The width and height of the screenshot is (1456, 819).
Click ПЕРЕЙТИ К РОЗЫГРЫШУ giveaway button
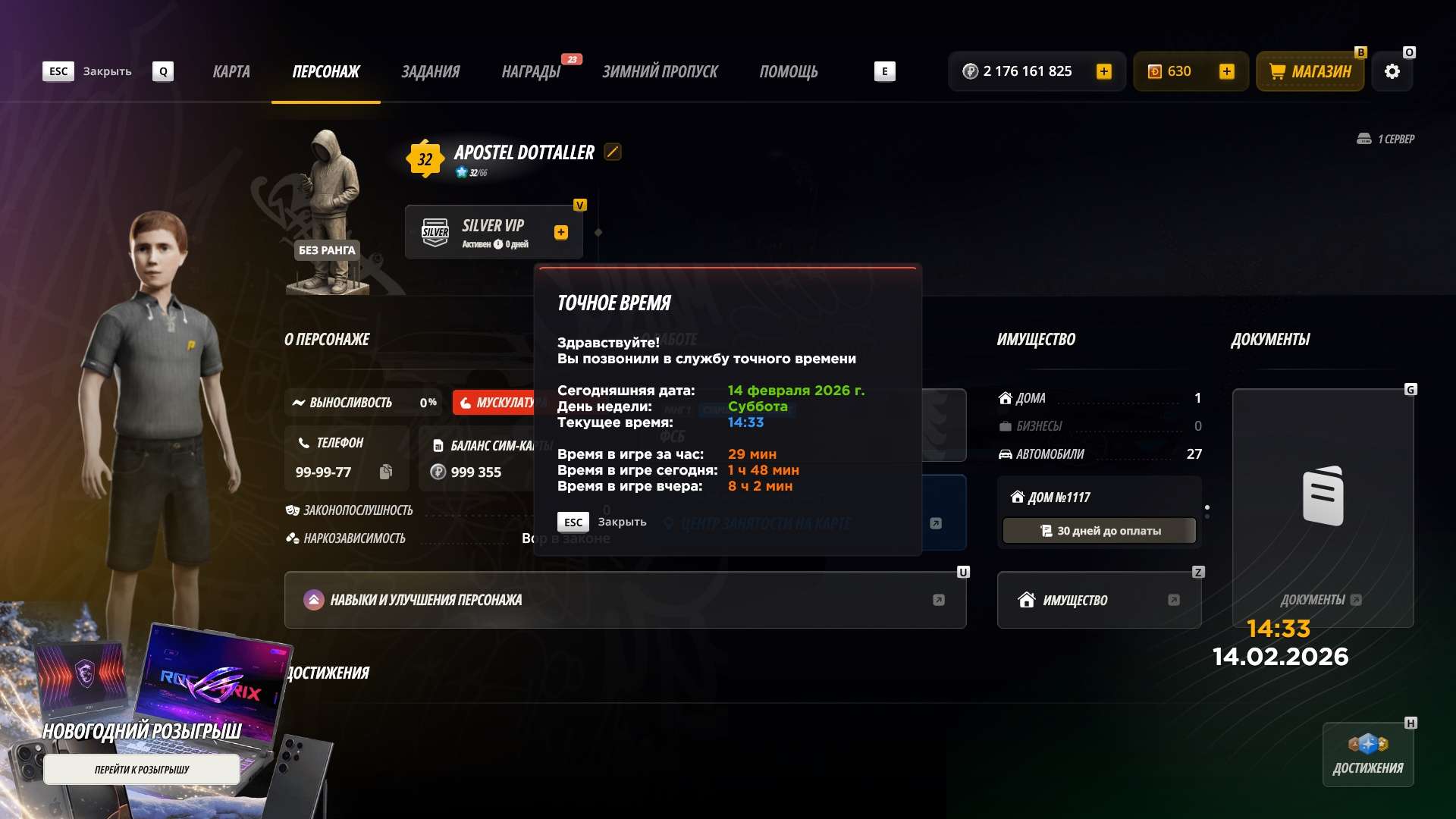pos(142,770)
